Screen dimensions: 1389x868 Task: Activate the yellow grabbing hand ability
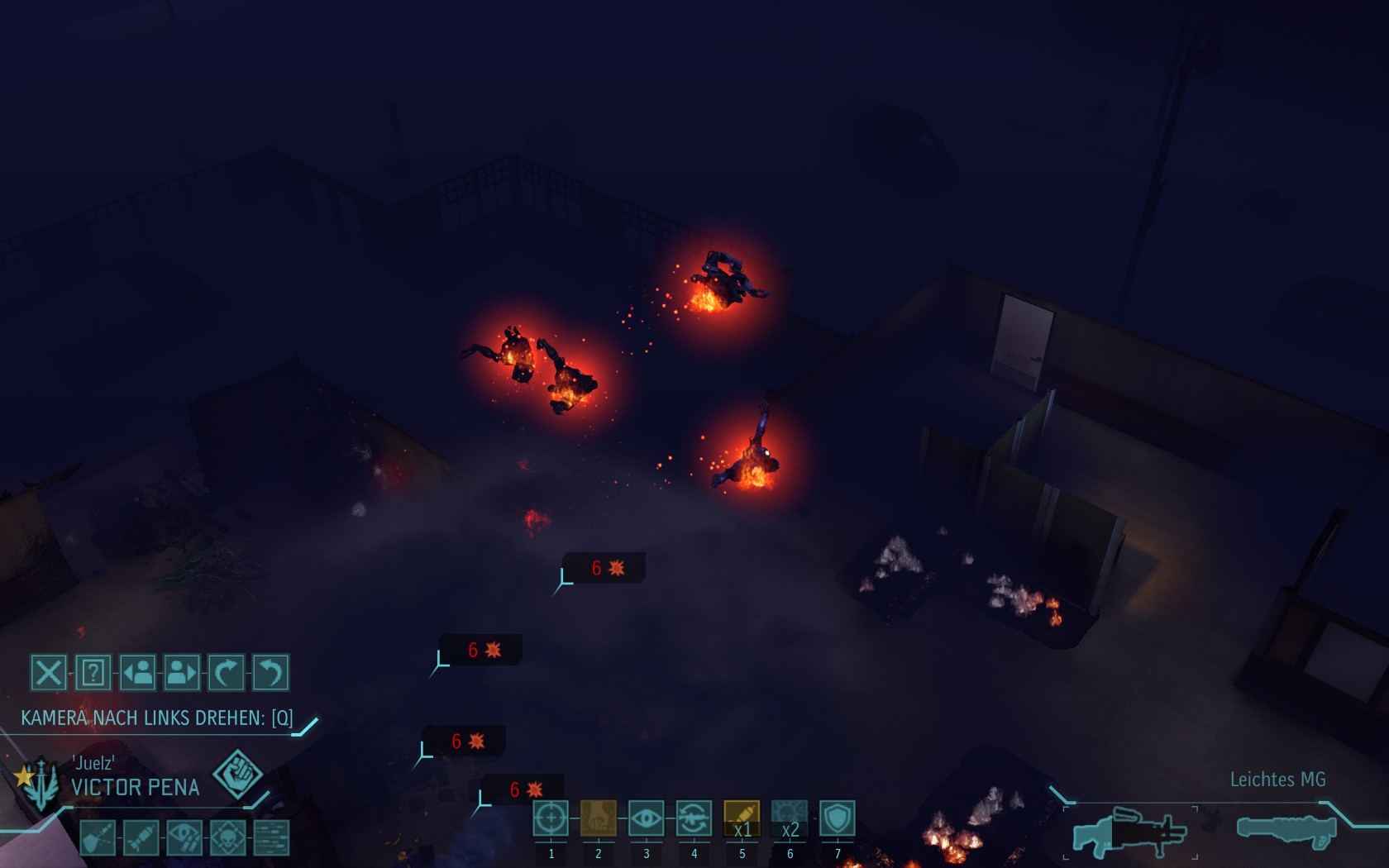pos(599,818)
